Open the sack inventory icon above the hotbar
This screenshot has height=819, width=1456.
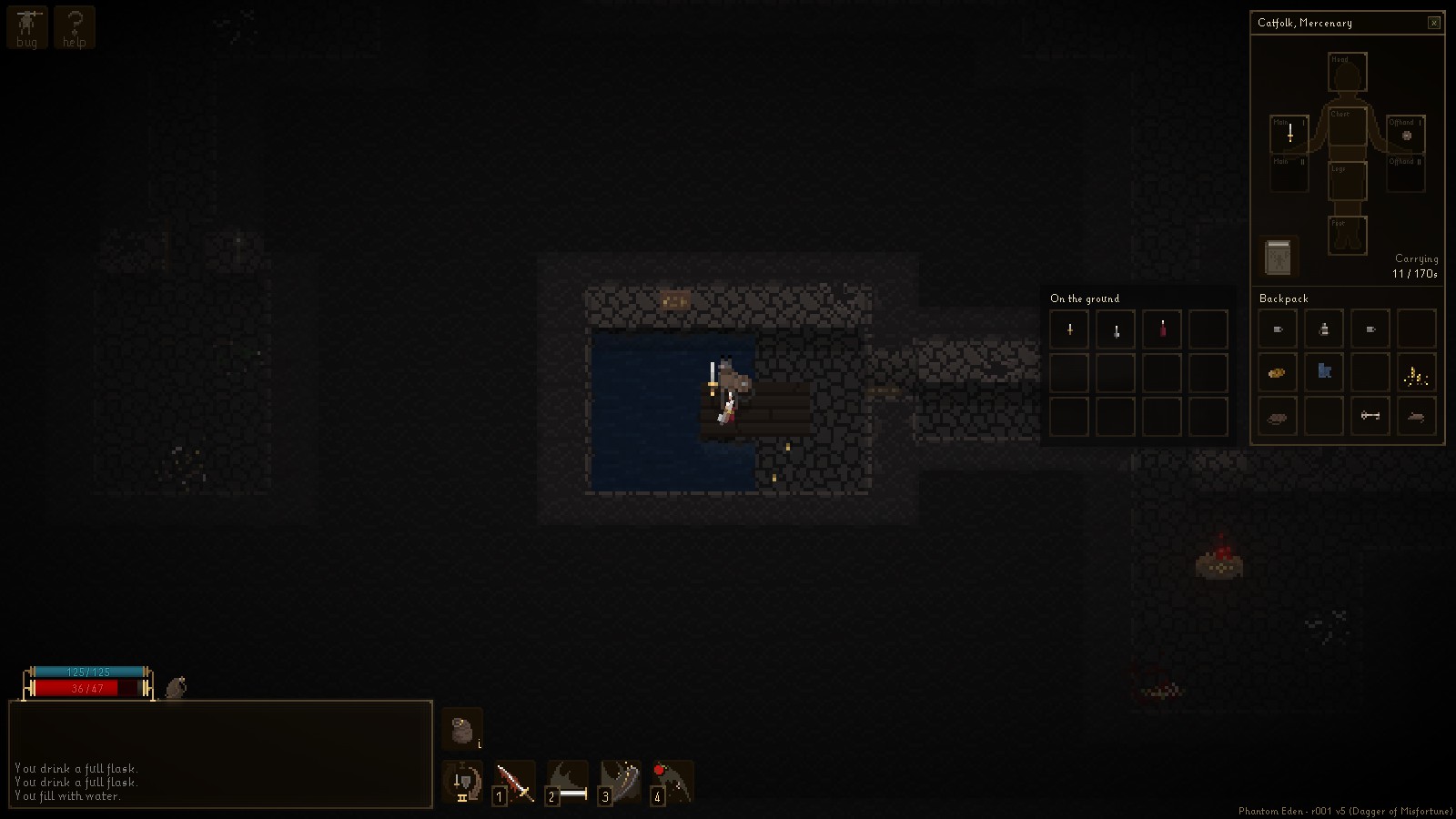click(462, 730)
